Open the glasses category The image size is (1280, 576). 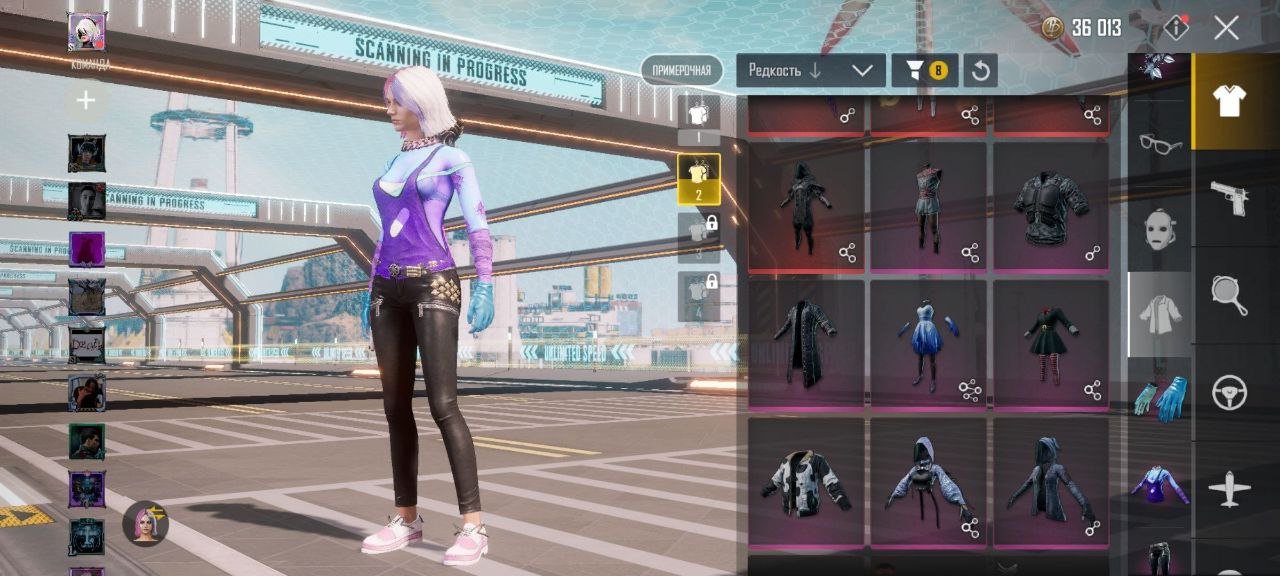(x=1160, y=144)
